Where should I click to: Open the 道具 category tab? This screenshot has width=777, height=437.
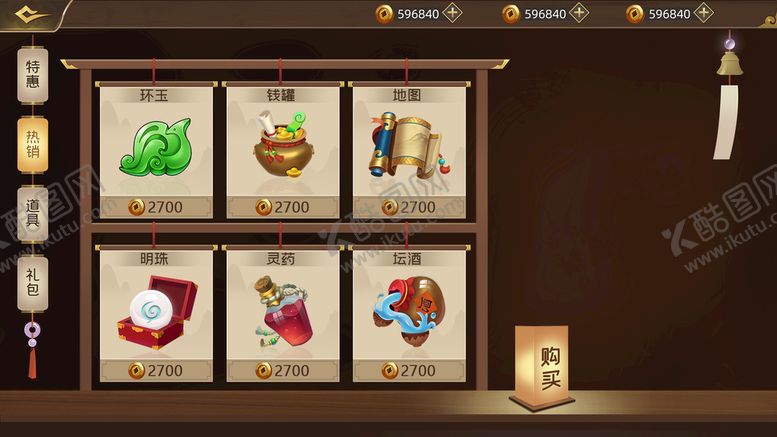coord(33,213)
